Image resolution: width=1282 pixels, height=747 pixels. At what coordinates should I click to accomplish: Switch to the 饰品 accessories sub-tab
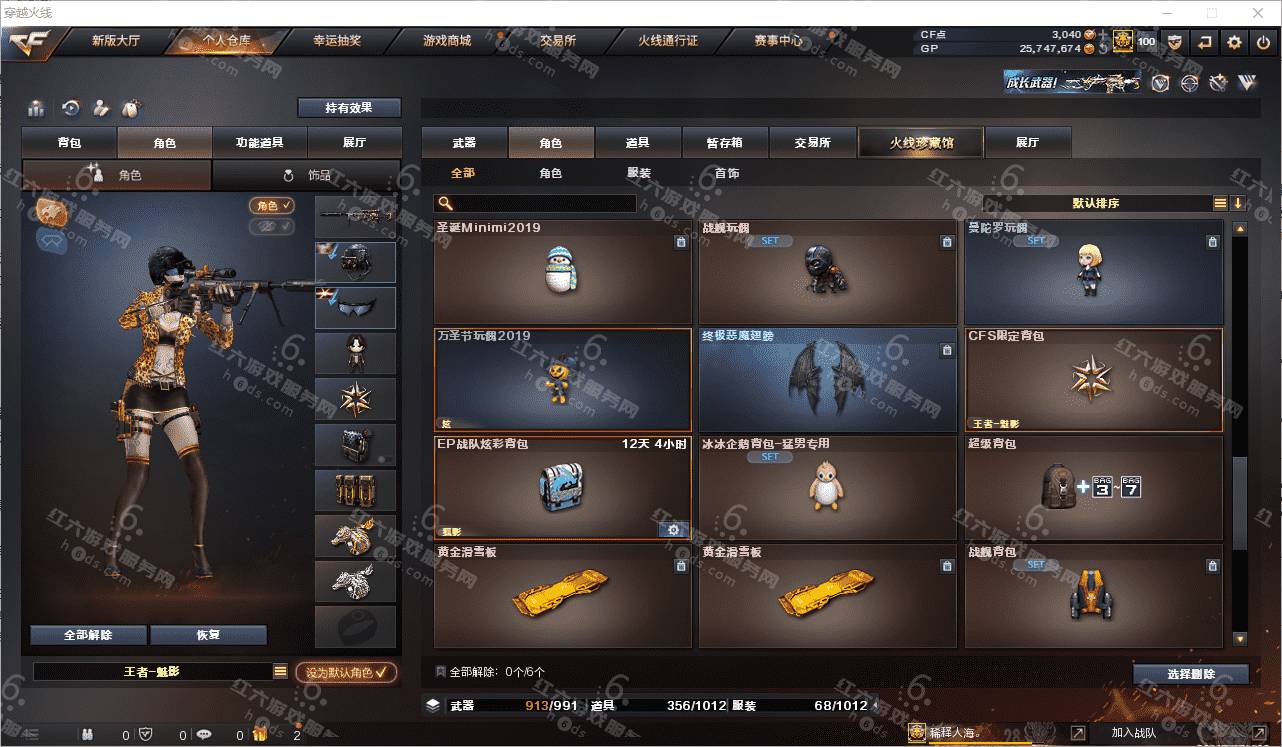point(306,175)
